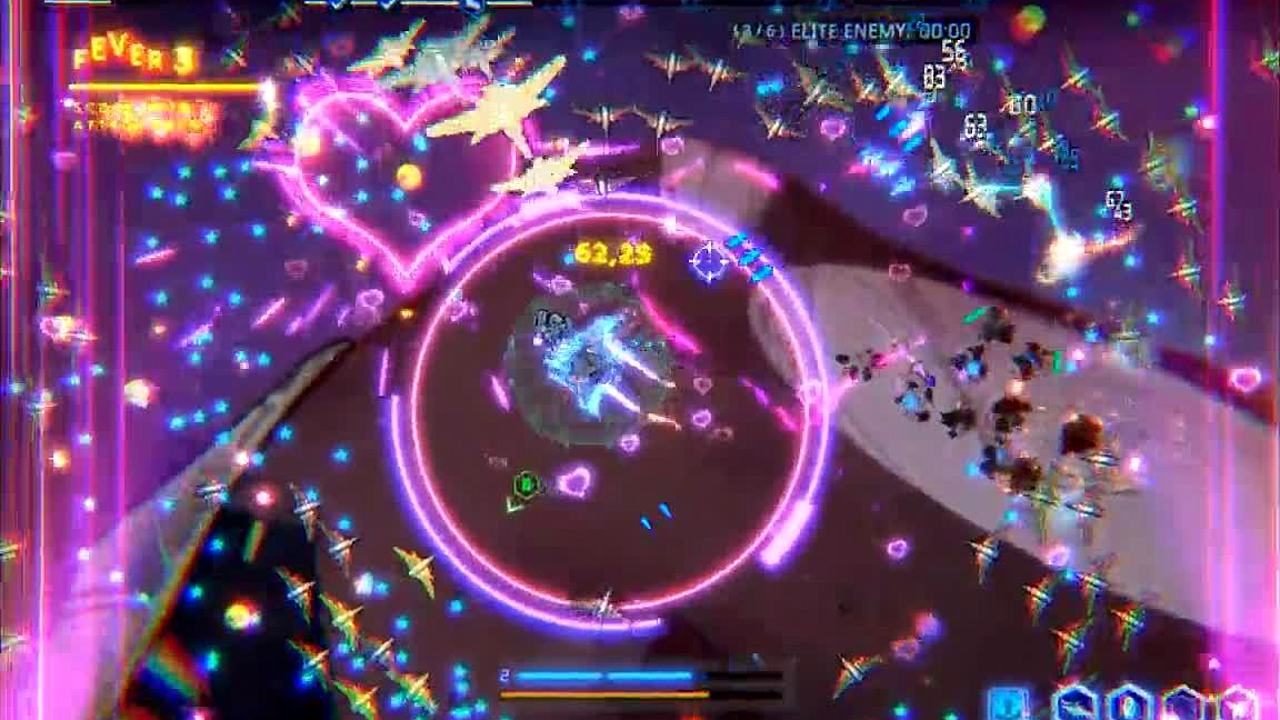Activate the pink hexagon ability icon
The image size is (1280, 720).
1237,704
